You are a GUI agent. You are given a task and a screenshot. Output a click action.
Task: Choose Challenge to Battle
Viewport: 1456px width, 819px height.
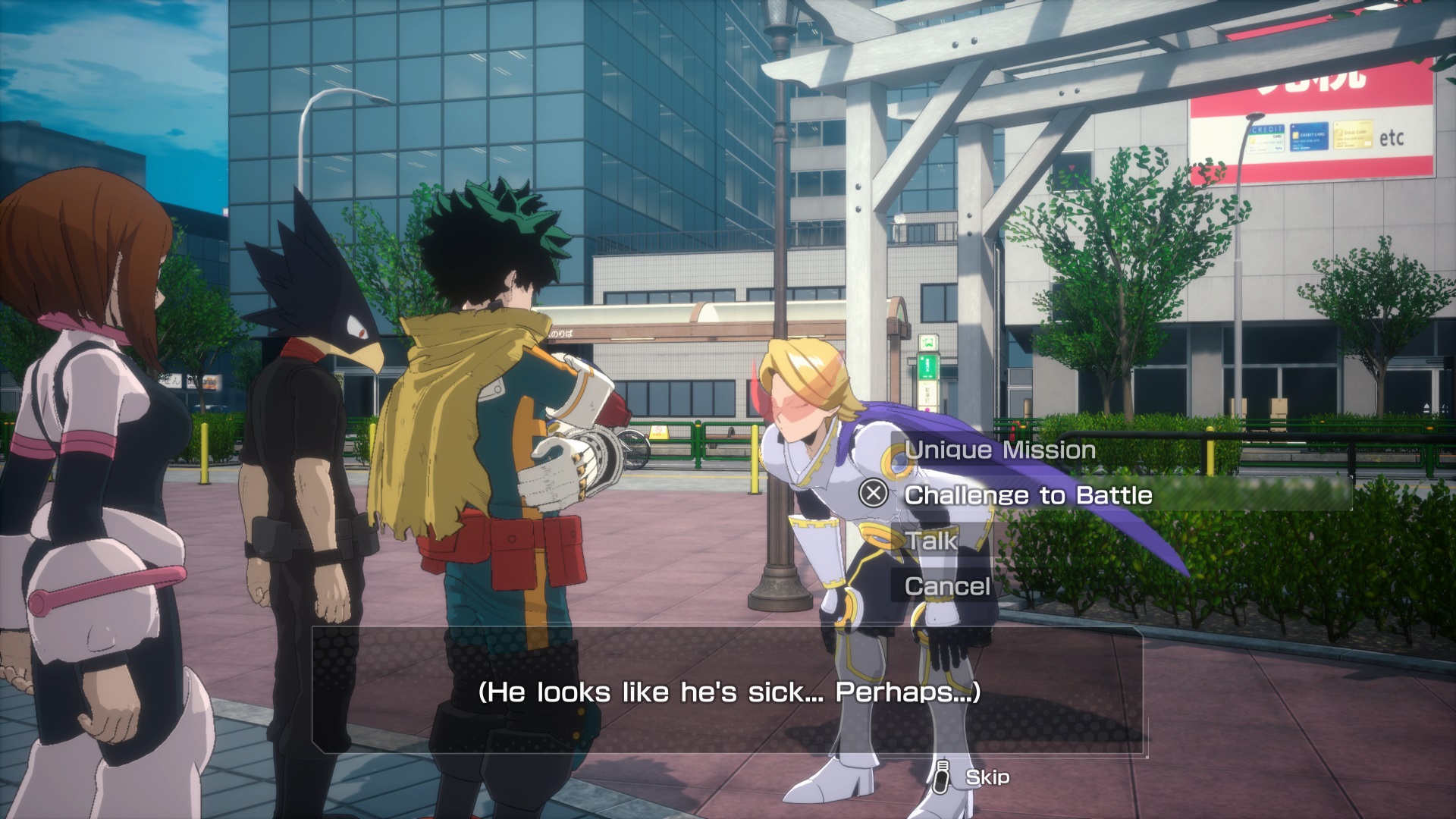pos(1028,496)
